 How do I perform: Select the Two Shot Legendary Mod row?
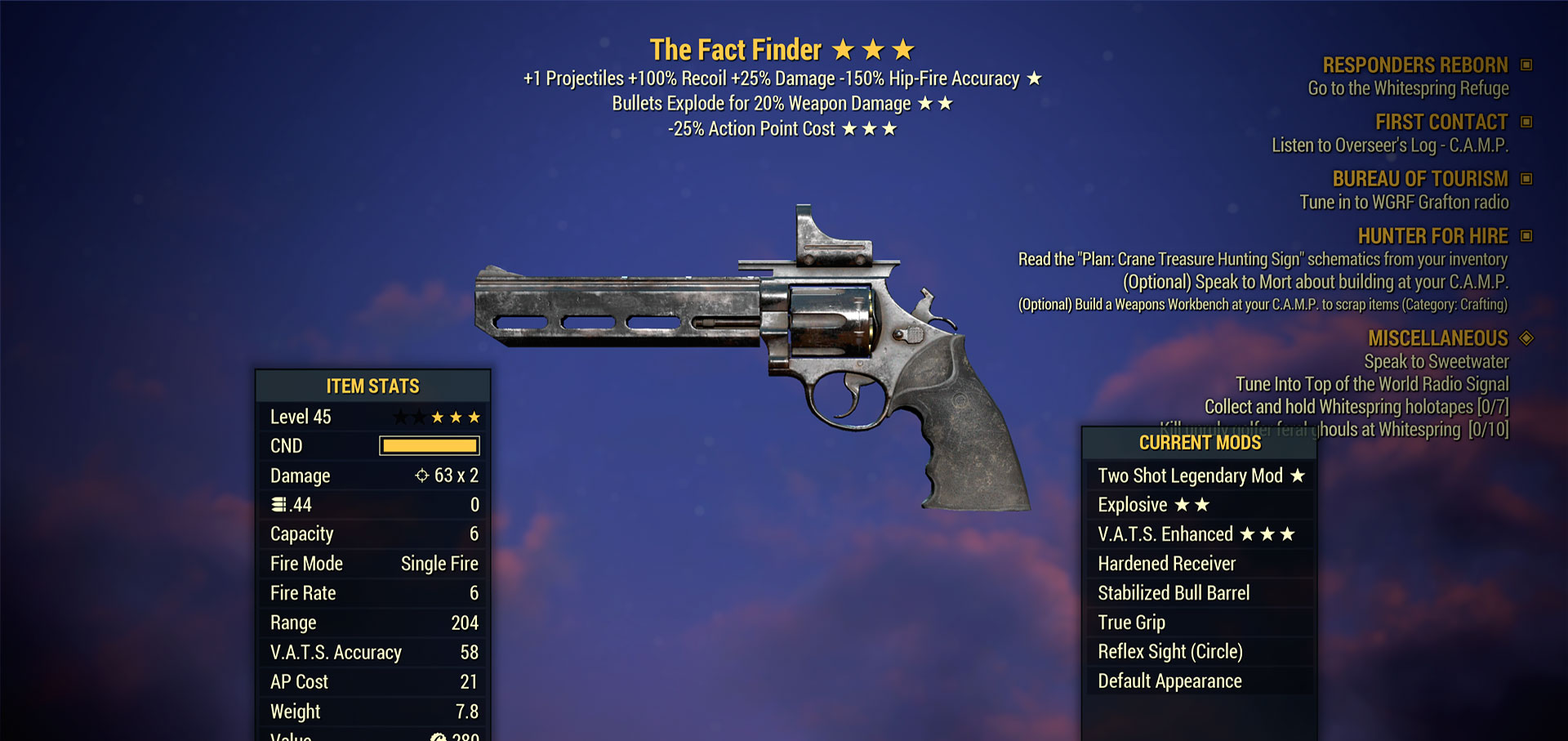(x=1200, y=475)
